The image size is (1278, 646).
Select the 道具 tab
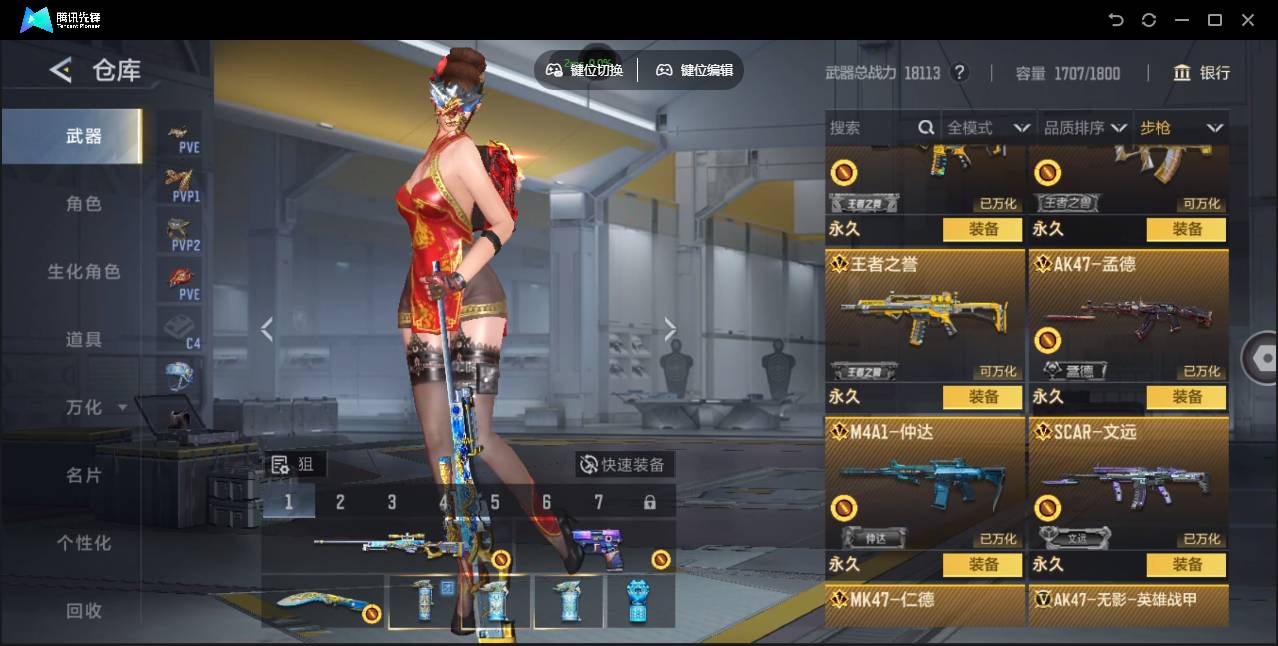84,340
